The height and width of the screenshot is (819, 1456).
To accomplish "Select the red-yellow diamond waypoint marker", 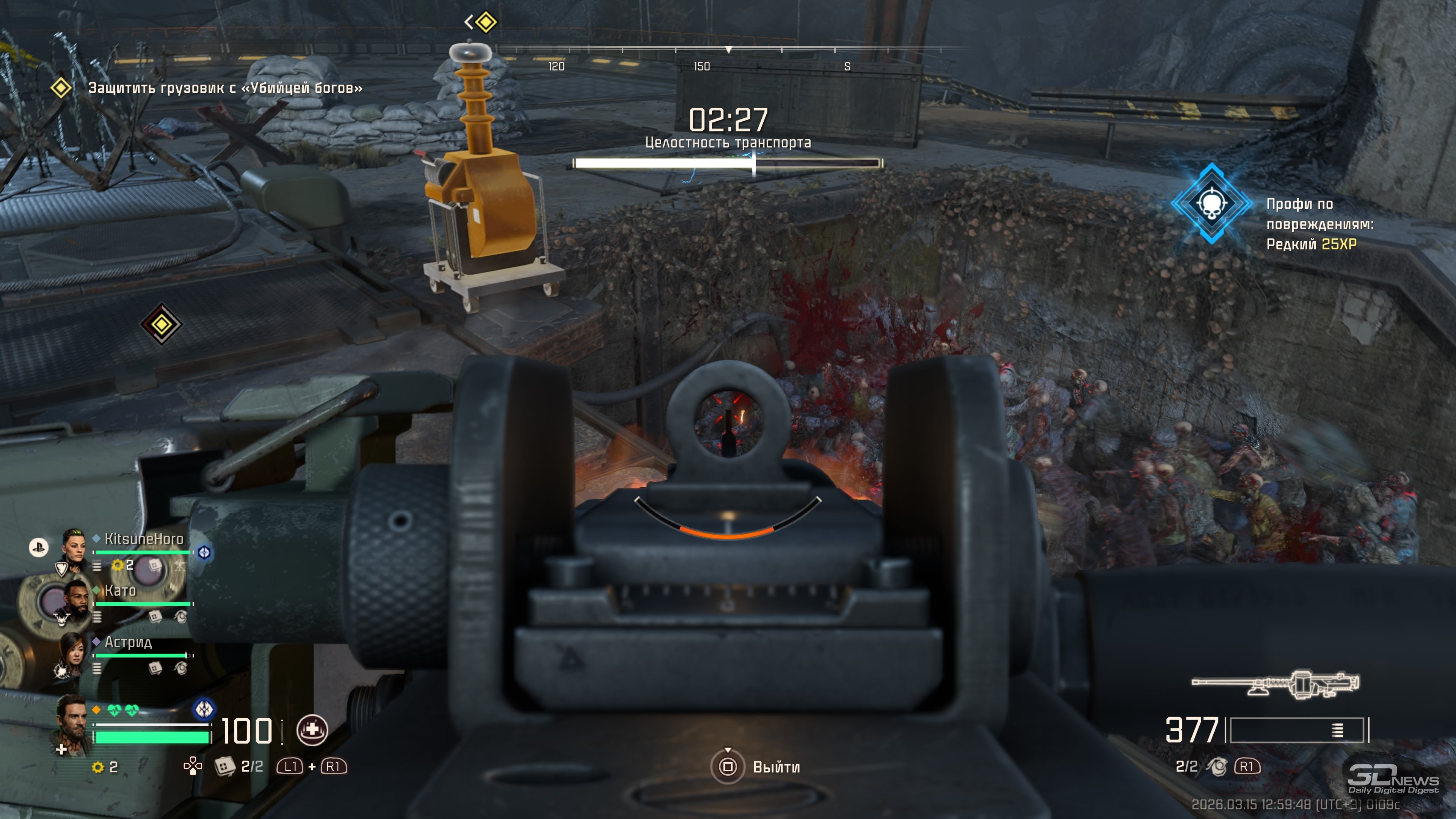I will (x=161, y=325).
